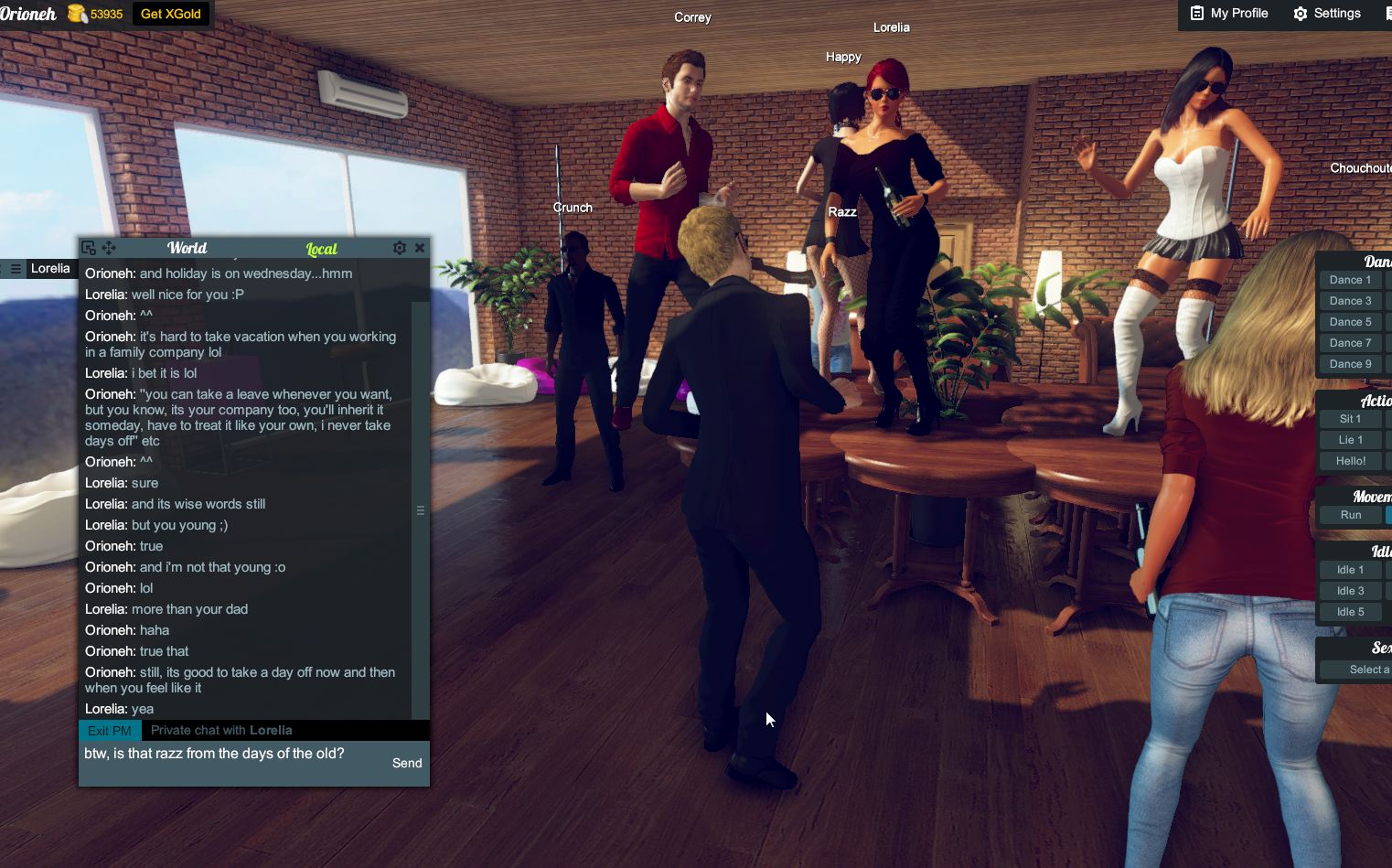Trigger the Sit 1 action
The width and height of the screenshot is (1392, 868).
pos(1350,418)
